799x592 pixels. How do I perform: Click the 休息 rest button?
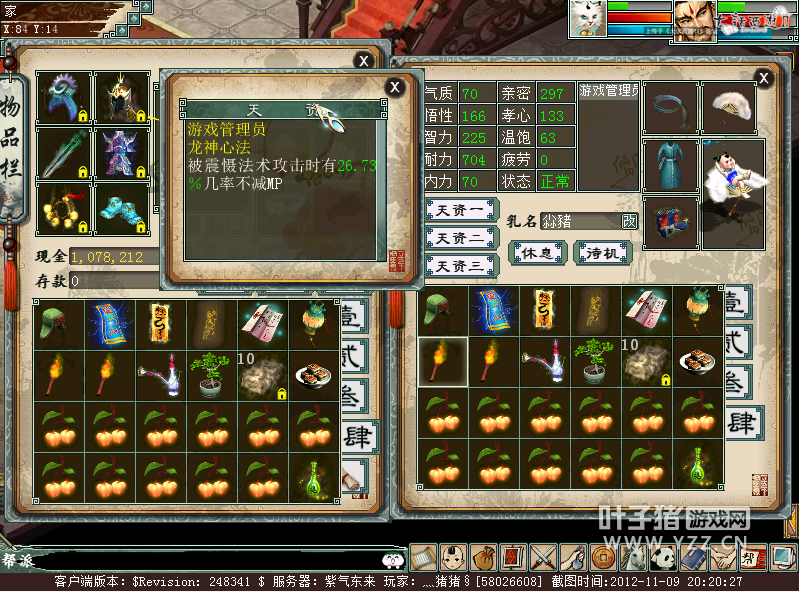point(538,253)
